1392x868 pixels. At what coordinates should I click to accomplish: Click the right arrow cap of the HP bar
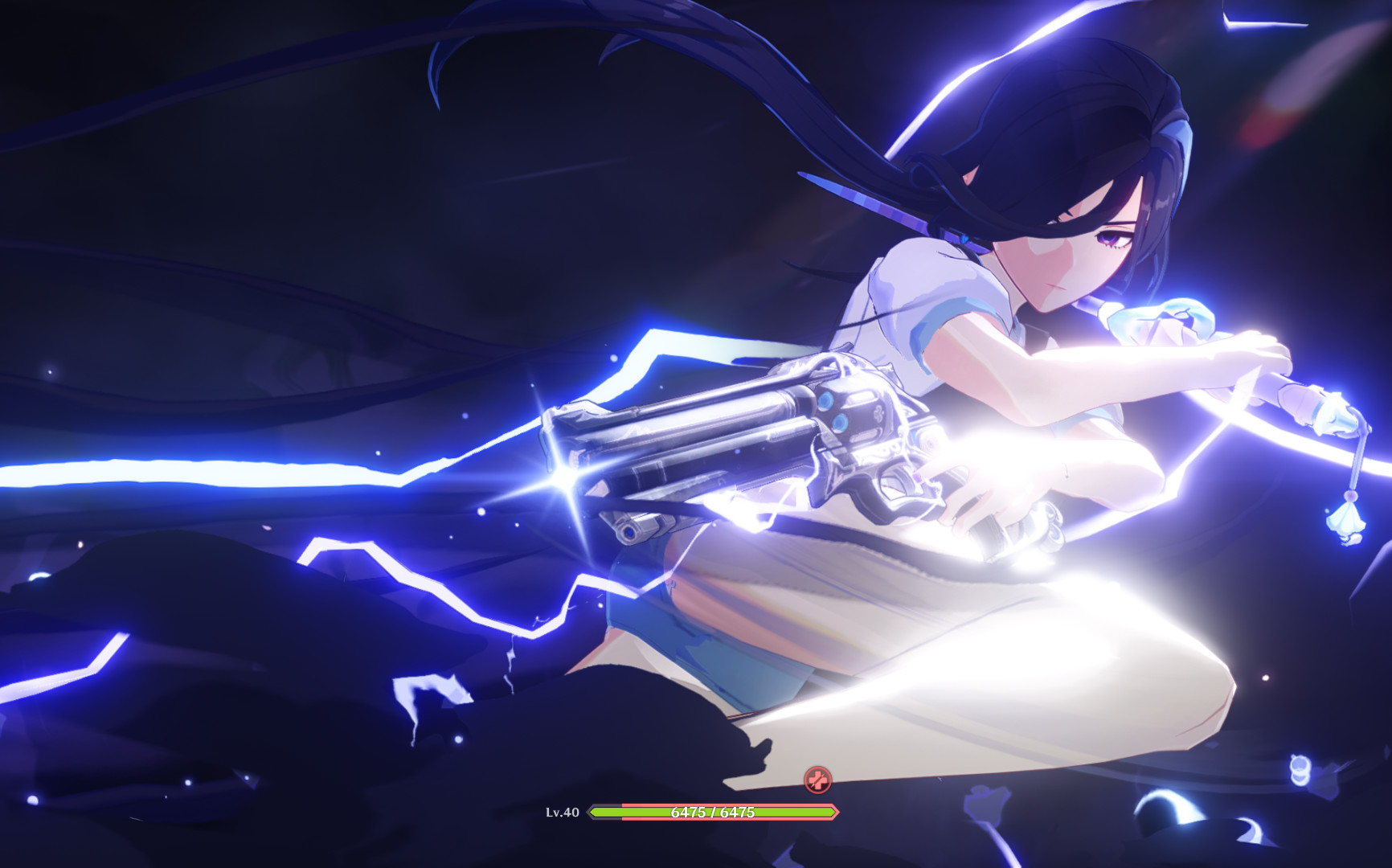tap(832, 811)
